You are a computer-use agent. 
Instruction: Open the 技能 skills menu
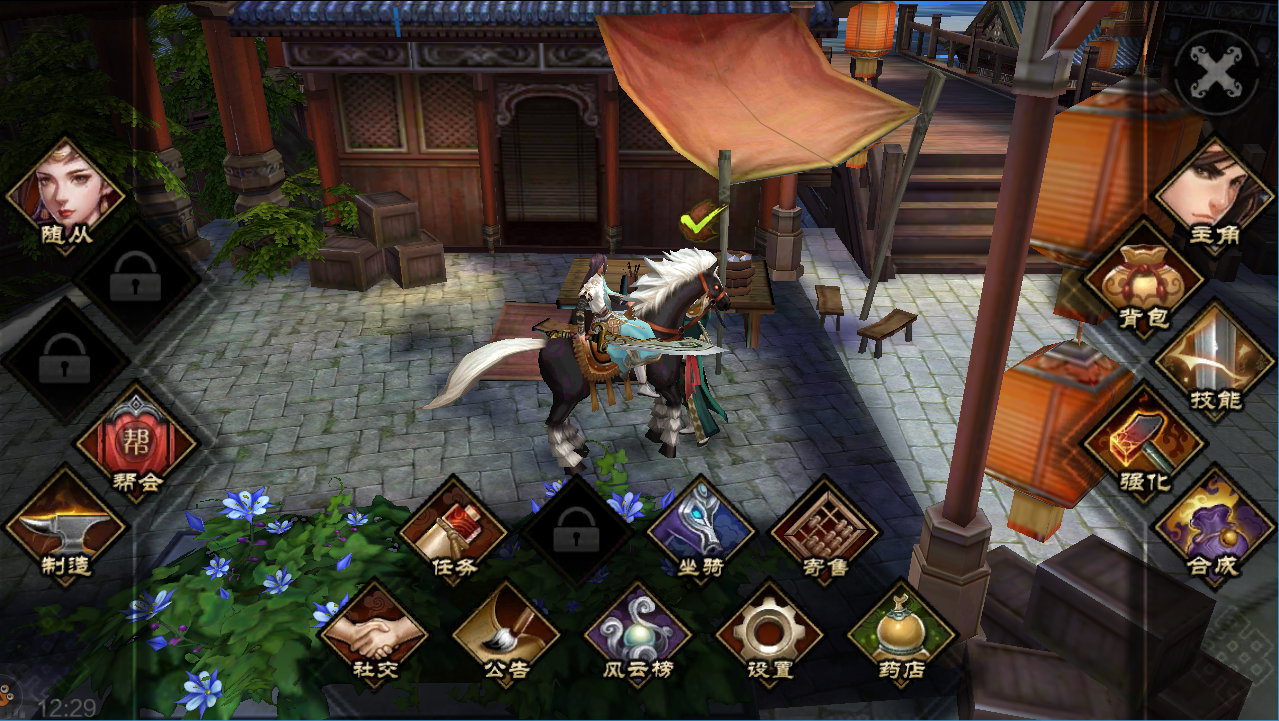tap(1213, 360)
